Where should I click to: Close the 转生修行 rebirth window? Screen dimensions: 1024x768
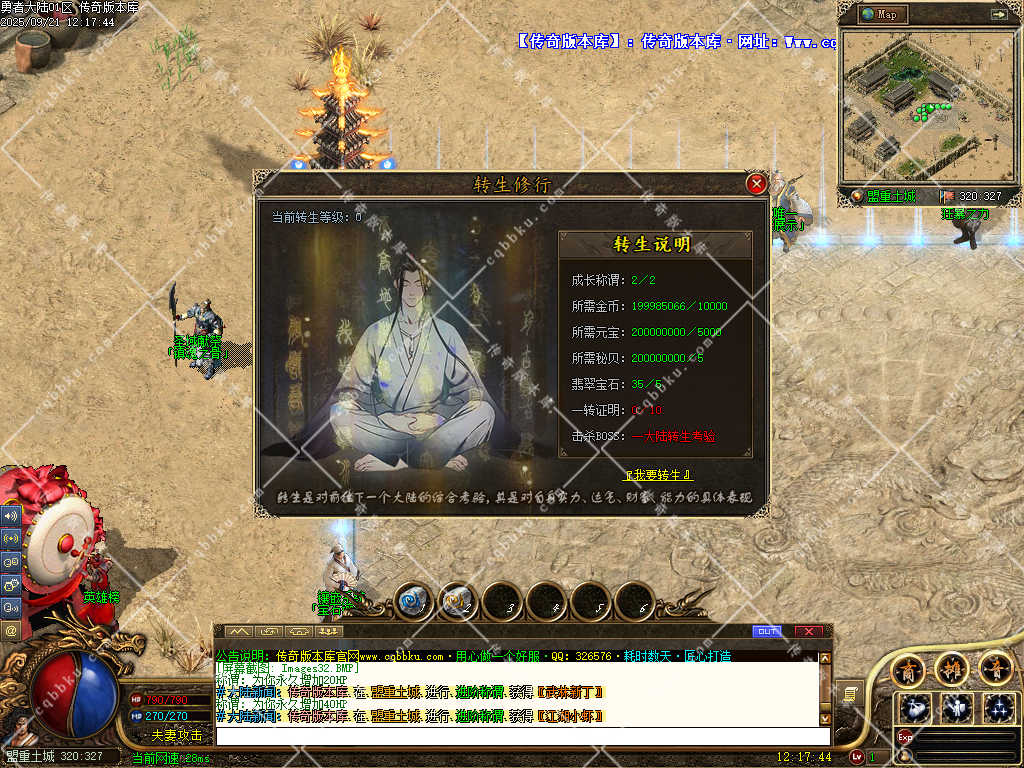click(757, 184)
